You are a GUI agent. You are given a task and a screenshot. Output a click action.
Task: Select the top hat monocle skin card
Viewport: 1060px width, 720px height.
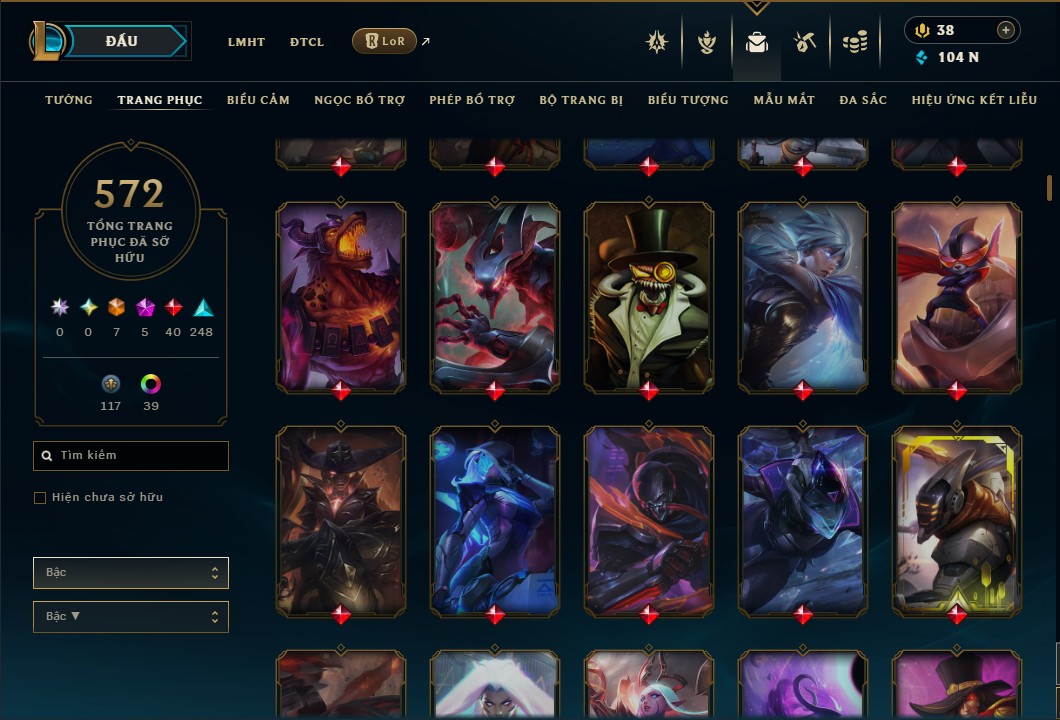tap(649, 297)
